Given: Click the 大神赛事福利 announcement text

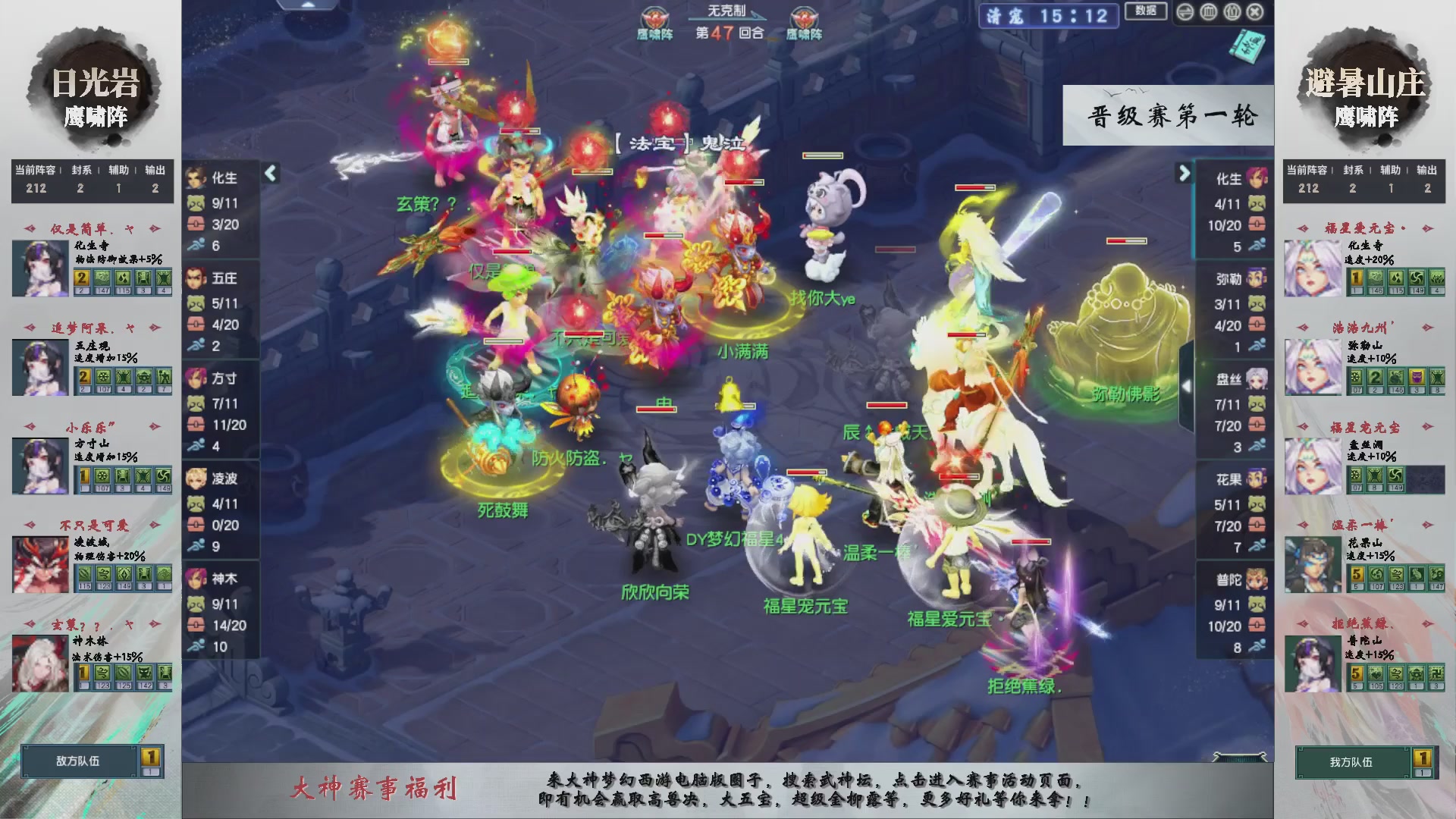Looking at the screenshot, I should click(372, 789).
